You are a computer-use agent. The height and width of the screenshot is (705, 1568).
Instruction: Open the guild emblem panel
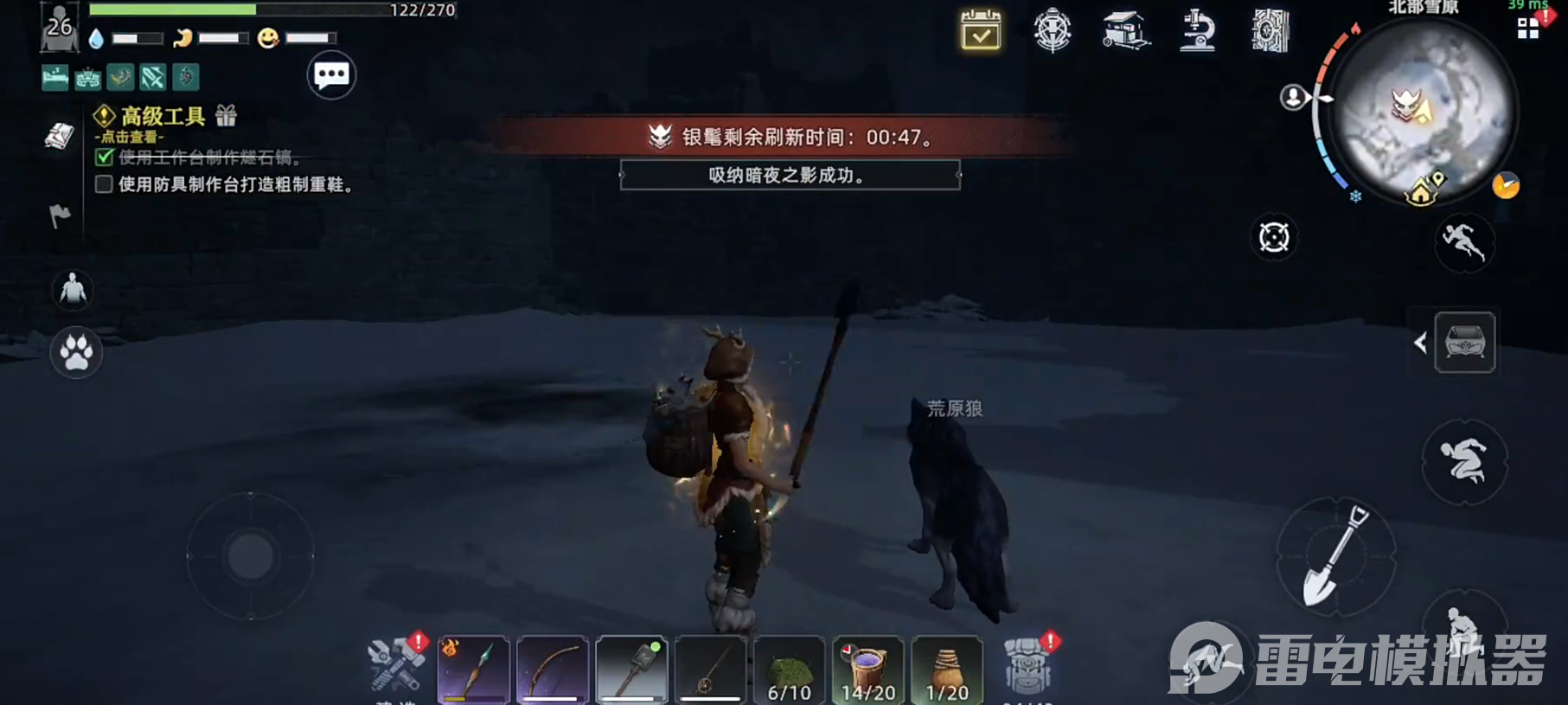pos(1051,32)
